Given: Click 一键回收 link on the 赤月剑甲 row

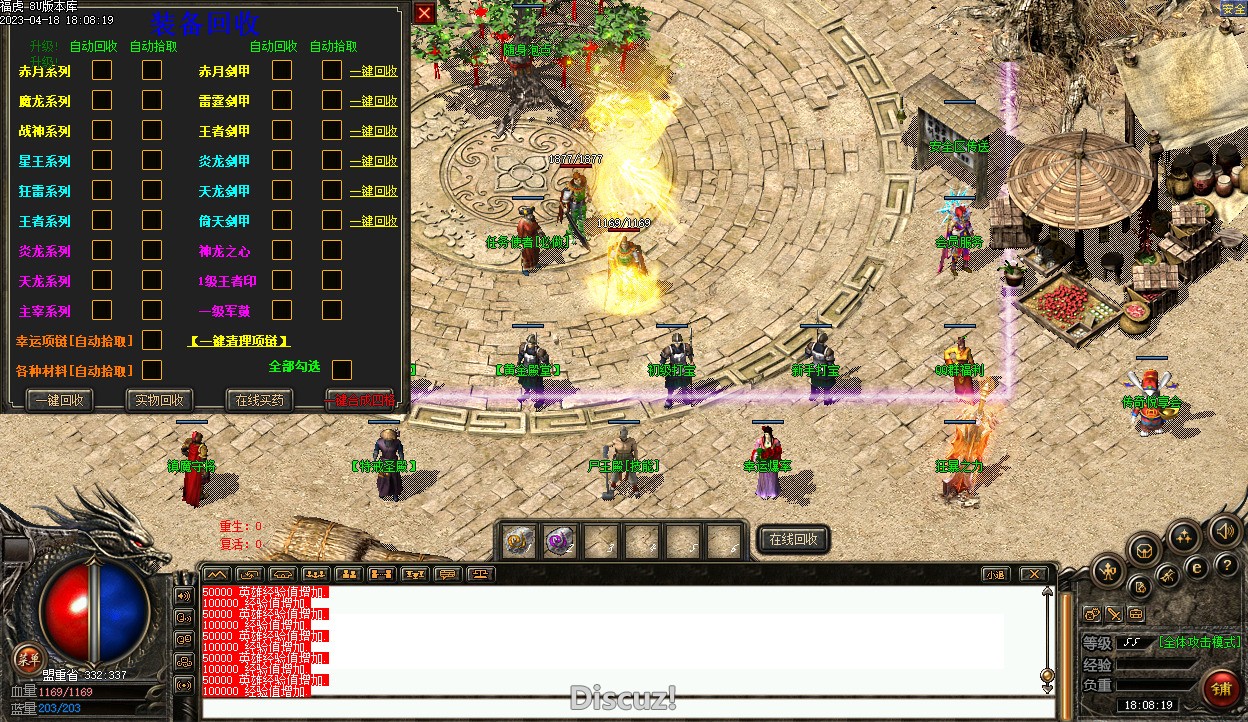Looking at the screenshot, I should click(x=373, y=71).
